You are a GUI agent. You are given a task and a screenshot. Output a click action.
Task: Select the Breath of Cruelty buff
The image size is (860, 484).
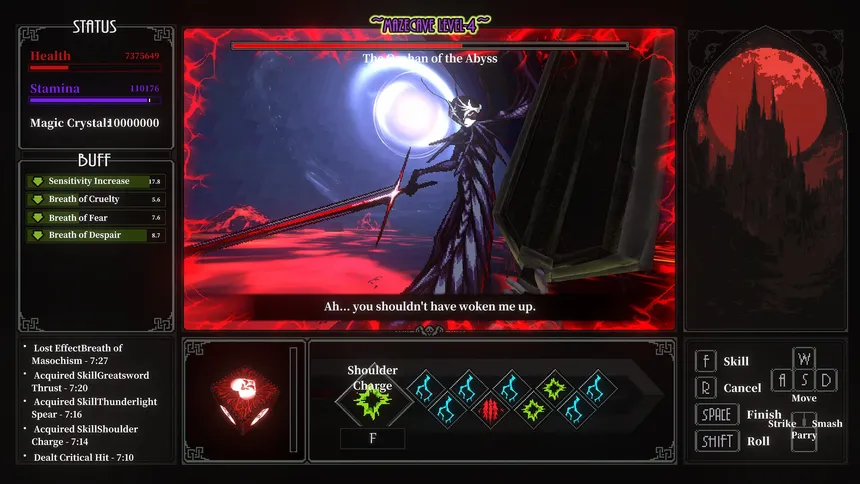(x=95, y=199)
